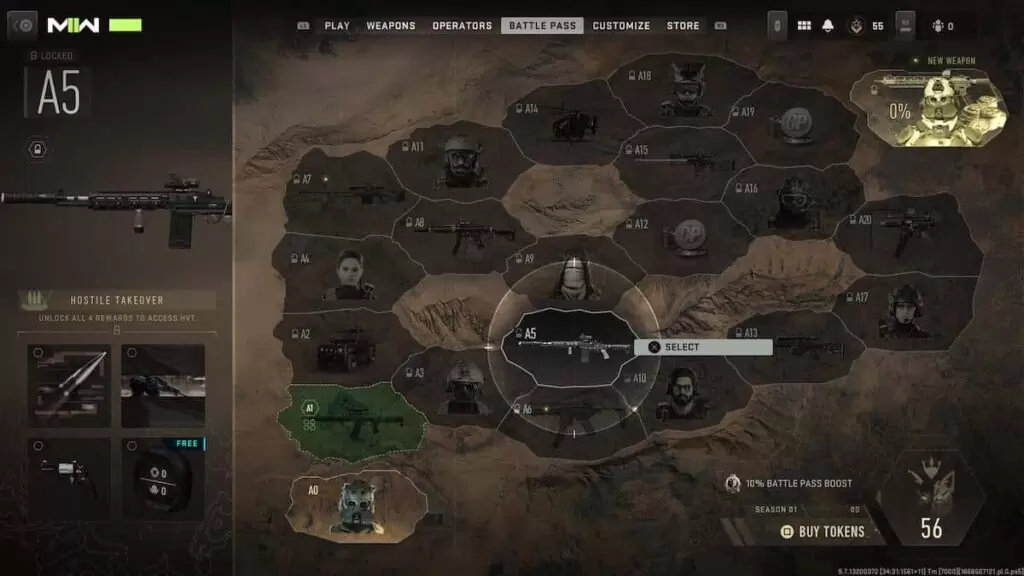Screen dimensions: 1024x576
Task: Open the grid menu icon
Action: click(804, 26)
